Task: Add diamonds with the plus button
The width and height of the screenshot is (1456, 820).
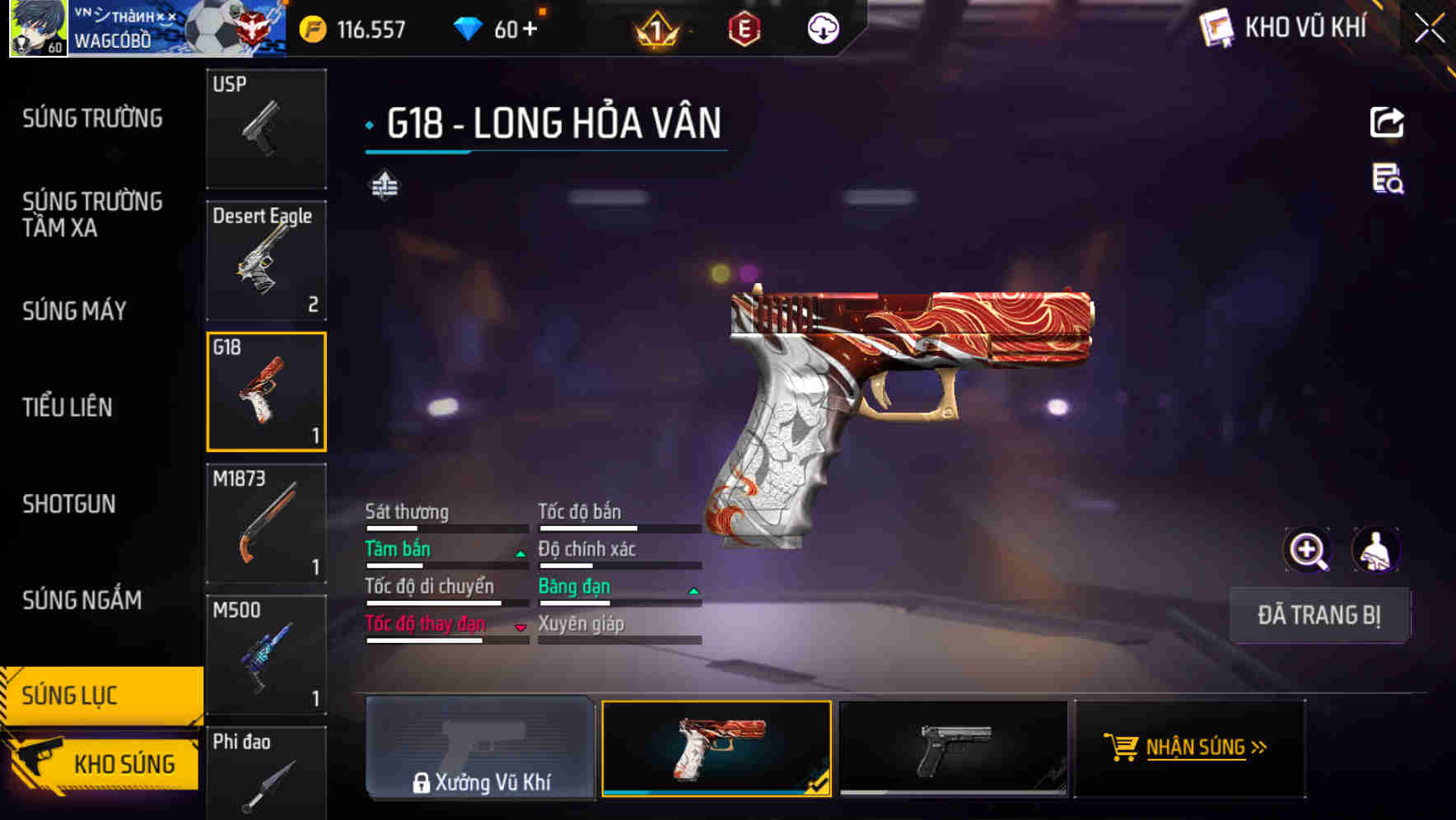Action: coord(530,30)
